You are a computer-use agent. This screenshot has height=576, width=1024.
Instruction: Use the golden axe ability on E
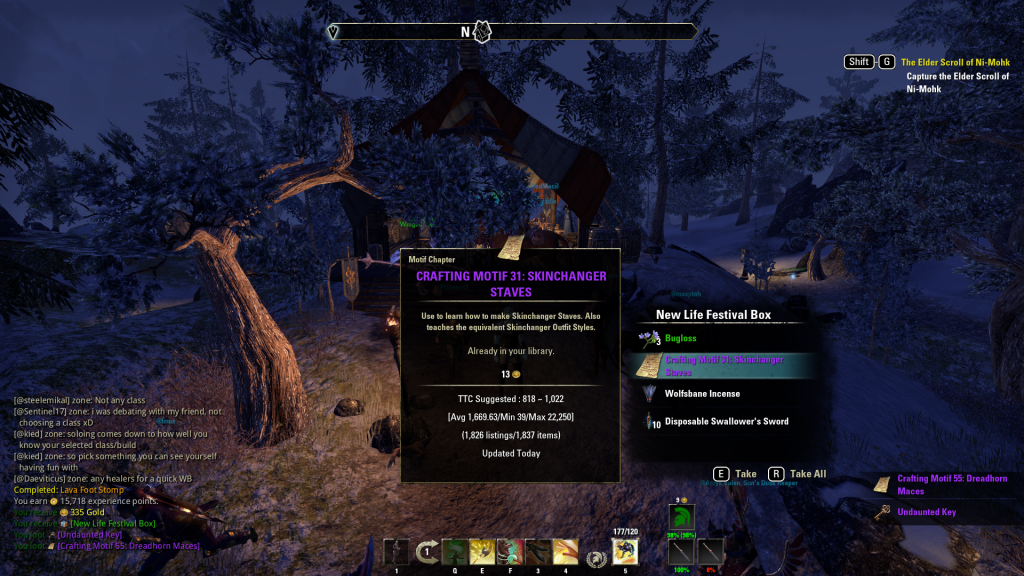pyautogui.click(x=483, y=552)
